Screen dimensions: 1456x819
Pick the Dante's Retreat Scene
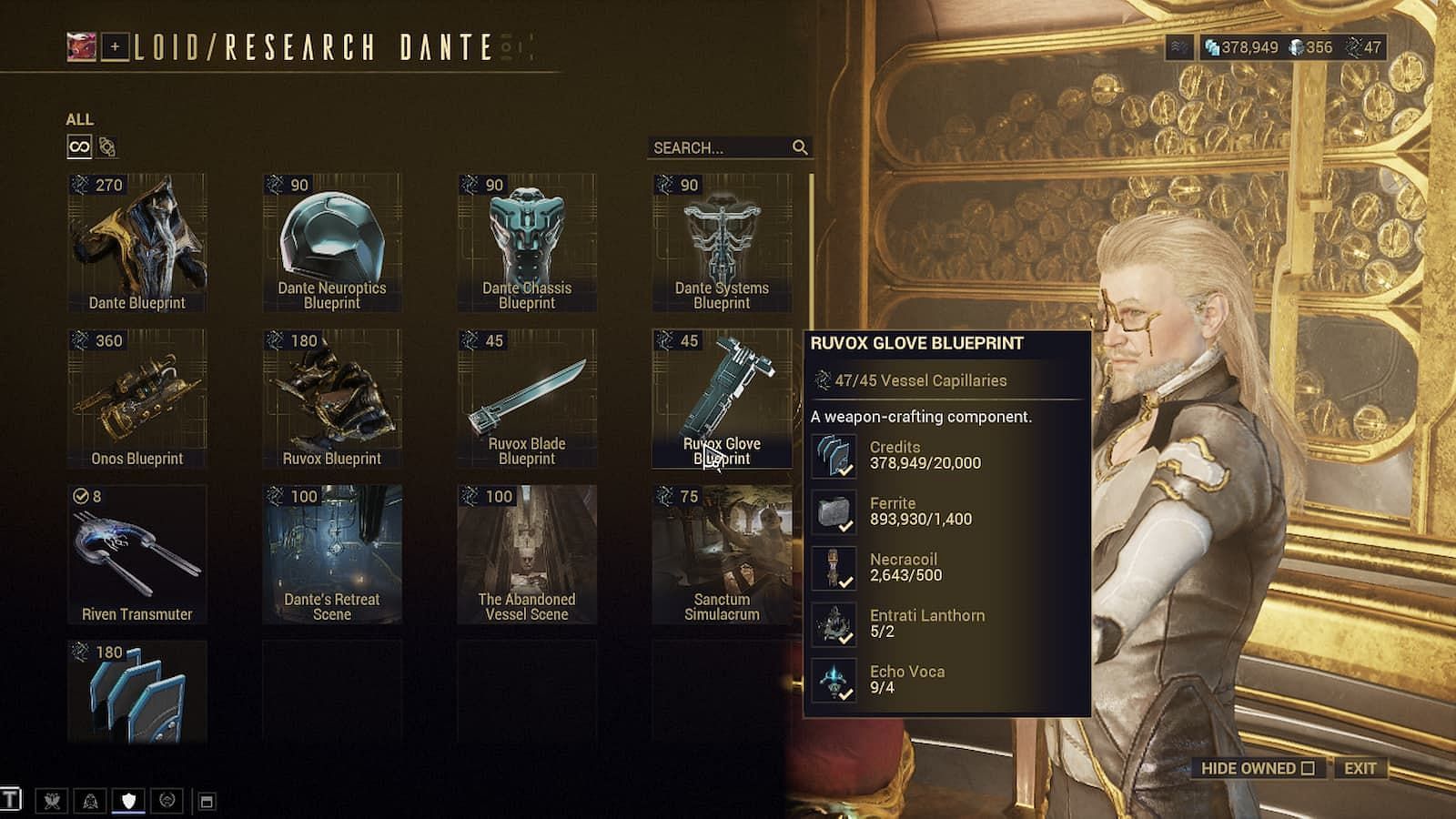[x=332, y=554]
